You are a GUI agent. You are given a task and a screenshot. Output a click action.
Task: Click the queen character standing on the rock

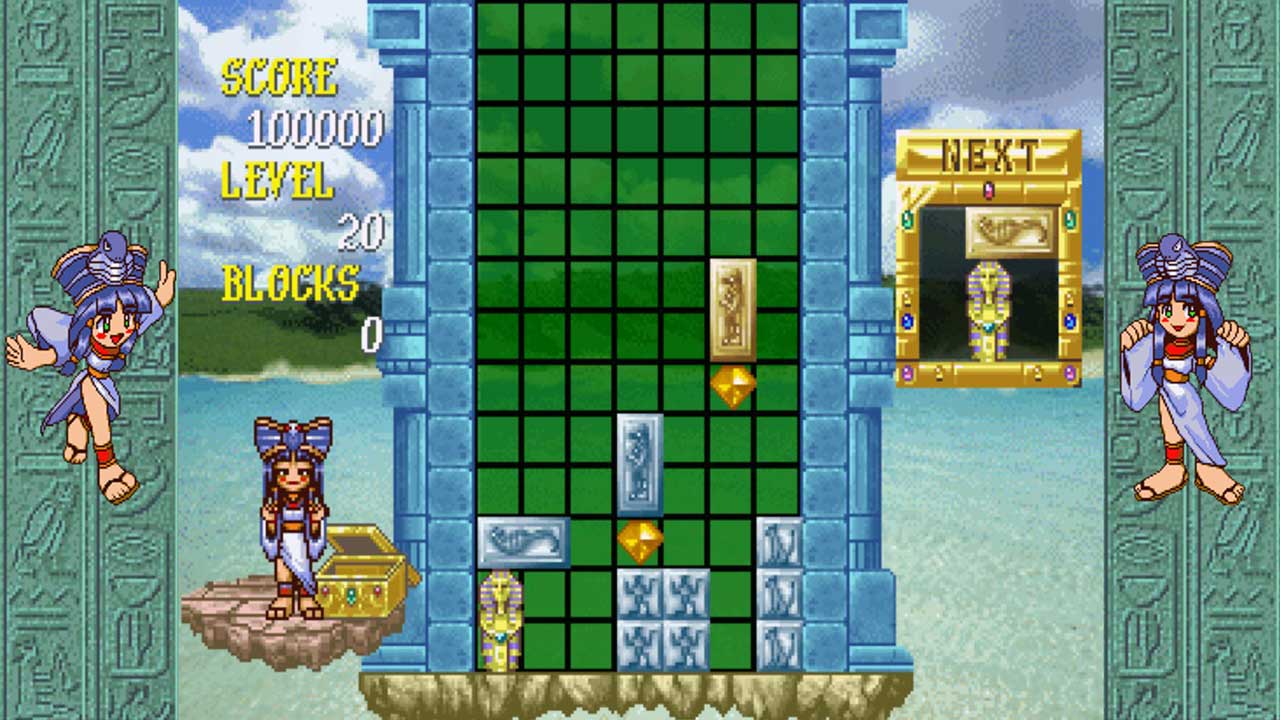[x=293, y=510]
